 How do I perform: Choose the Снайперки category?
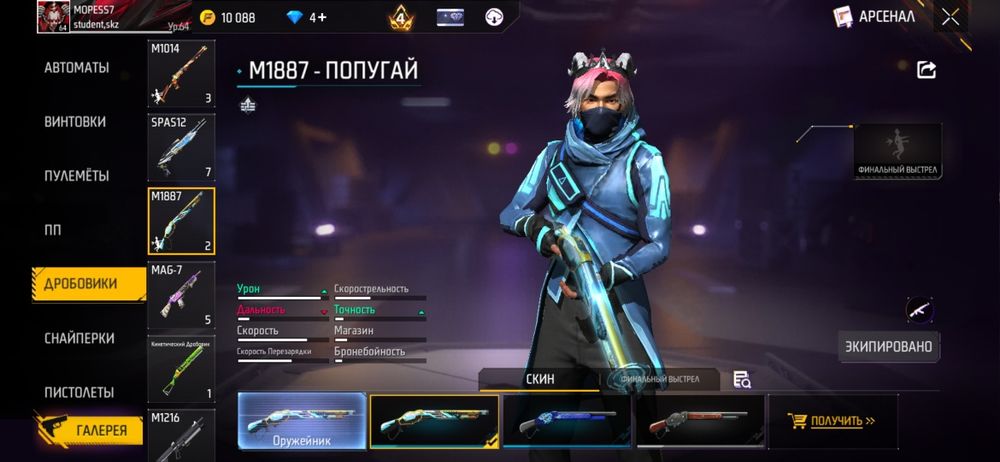pyautogui.click(x=79, y=338)
